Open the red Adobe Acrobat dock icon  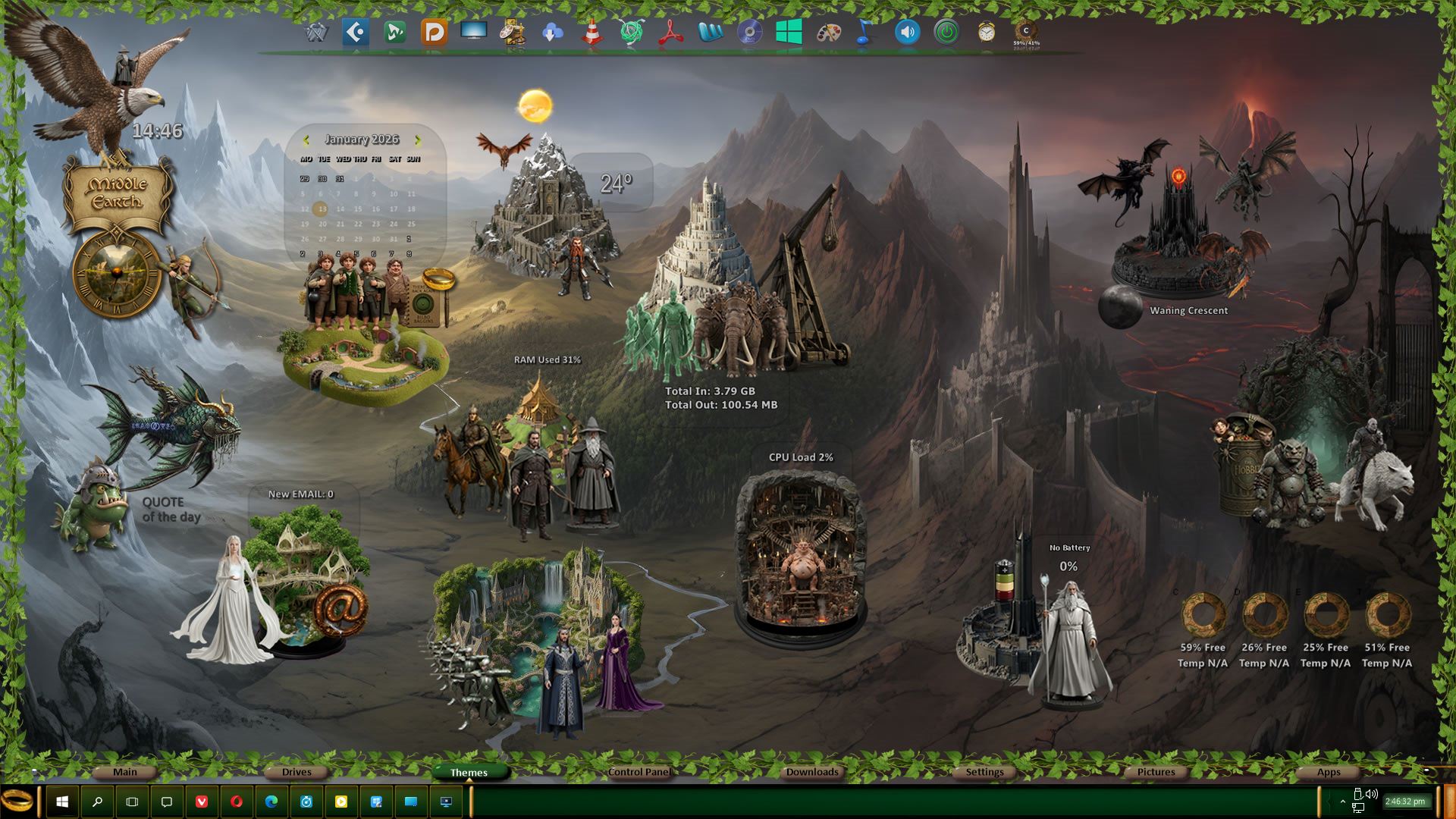(x=670, y=33)
